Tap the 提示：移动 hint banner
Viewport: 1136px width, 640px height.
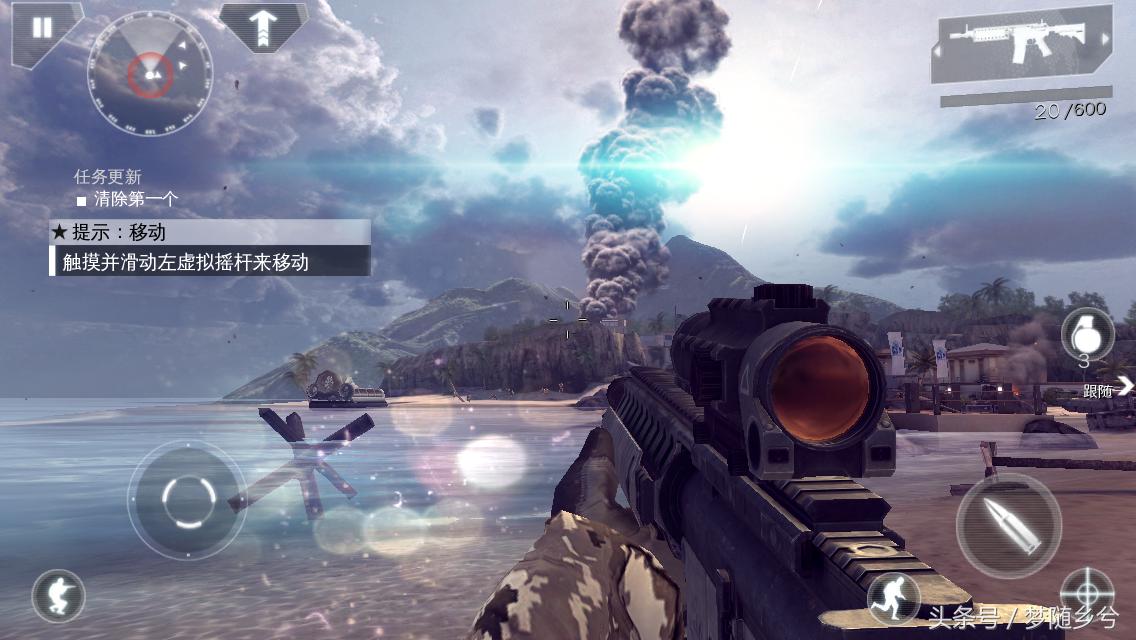pos(210,232)
